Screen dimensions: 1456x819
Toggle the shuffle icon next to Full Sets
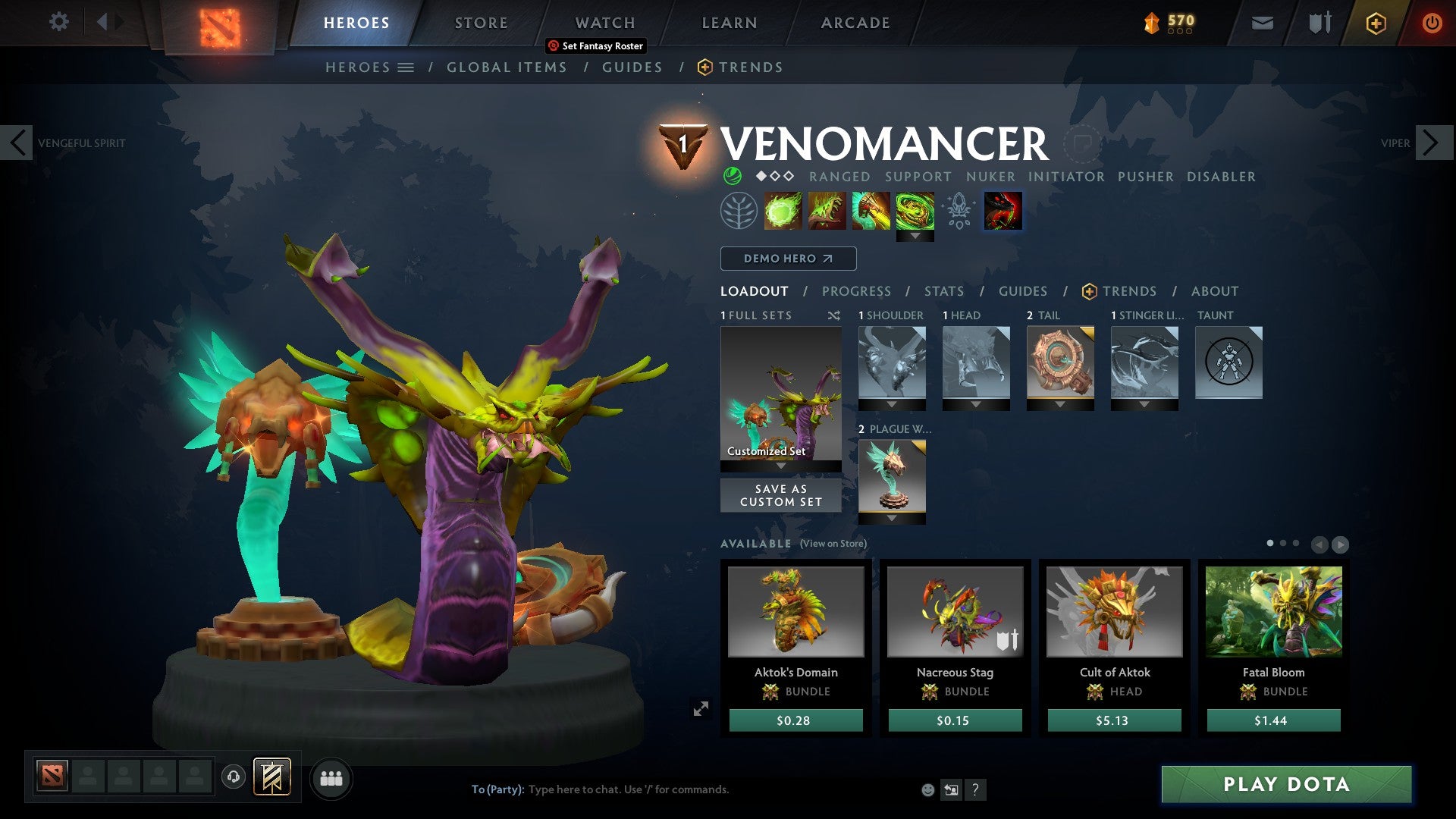click(x=835, y=315)
